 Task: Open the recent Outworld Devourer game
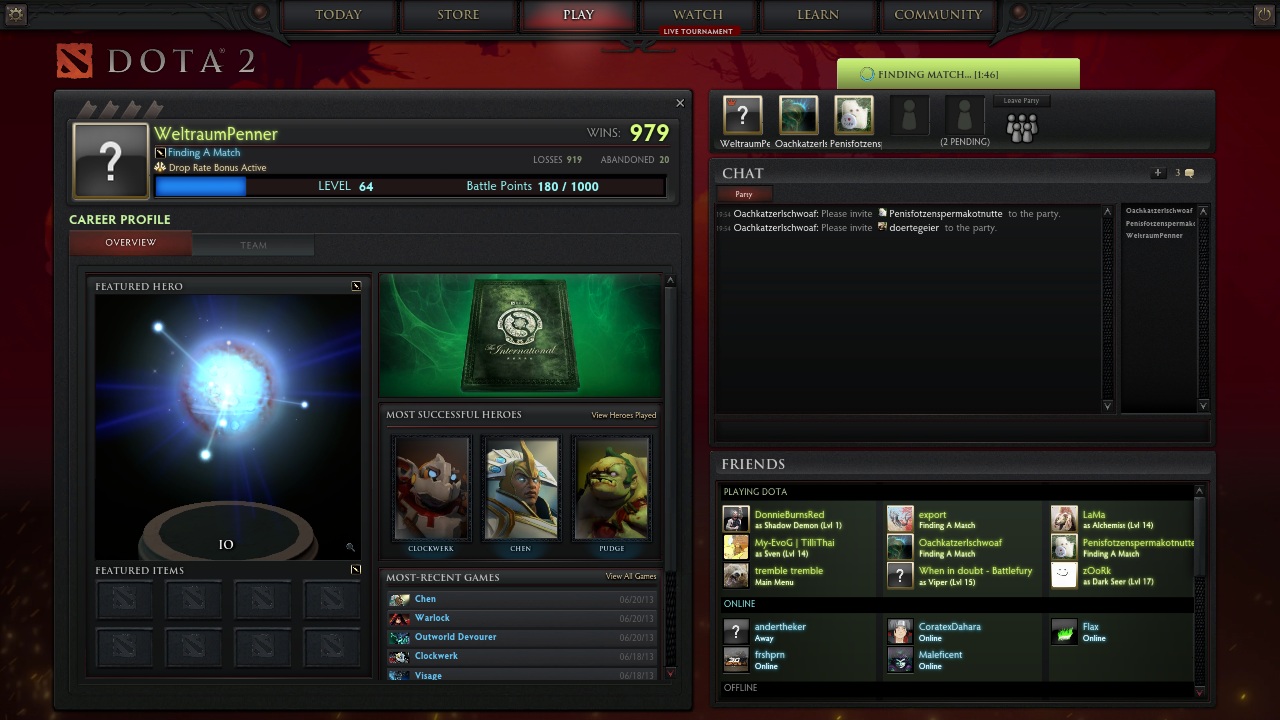click(x=456, y=637)
